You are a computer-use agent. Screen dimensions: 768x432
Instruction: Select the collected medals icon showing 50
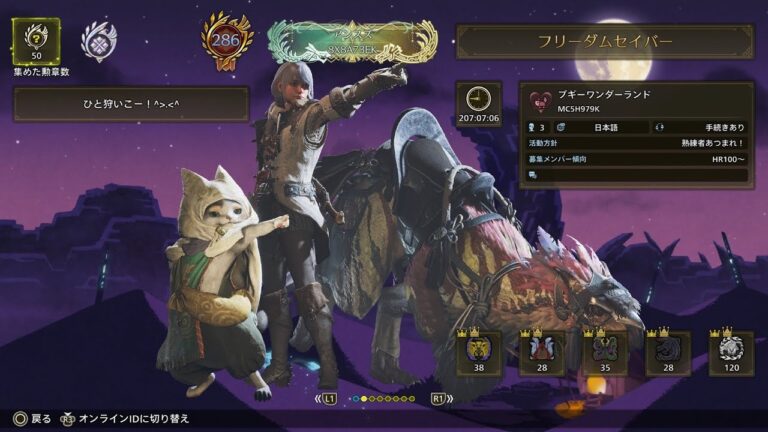pos(35,40)
